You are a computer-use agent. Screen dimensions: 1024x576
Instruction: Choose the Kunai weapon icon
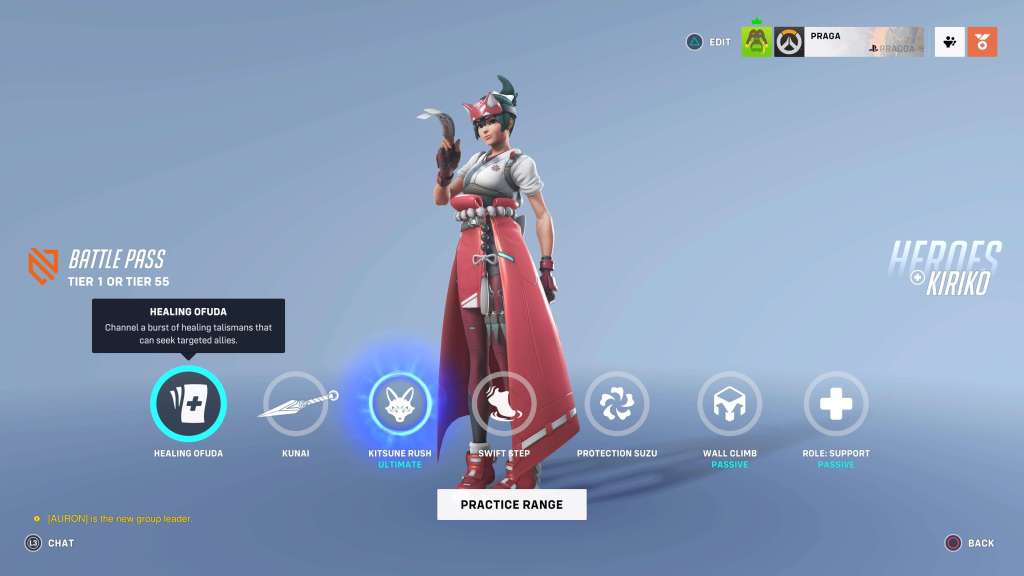click(x=295, y=404)
